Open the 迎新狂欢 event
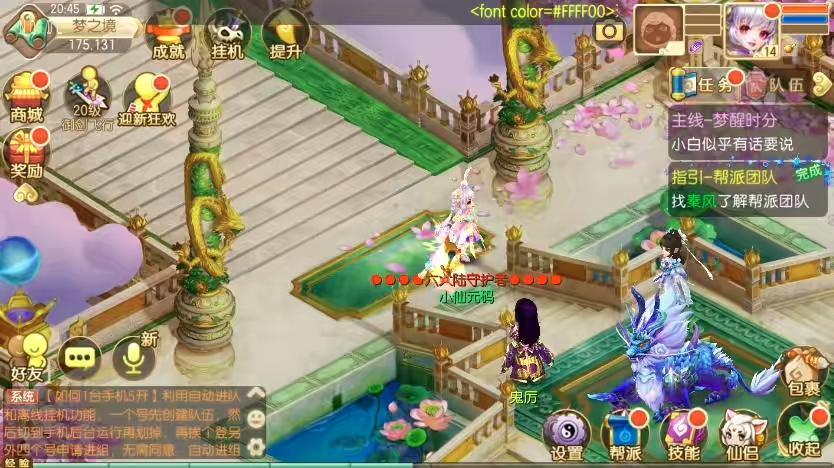 pyautogui.click(x=148, y=98)
